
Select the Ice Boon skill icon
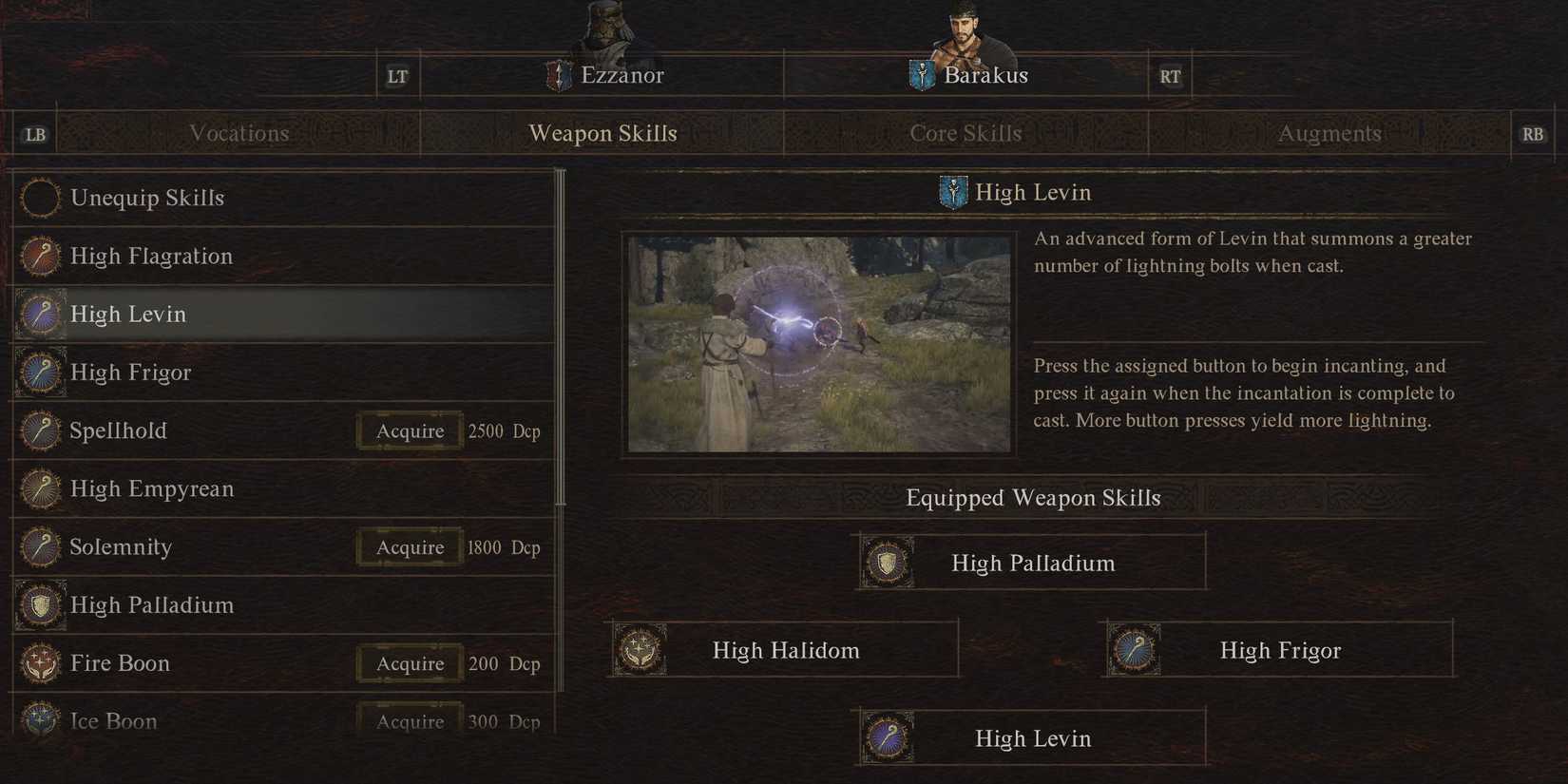(x=41, y=720)
